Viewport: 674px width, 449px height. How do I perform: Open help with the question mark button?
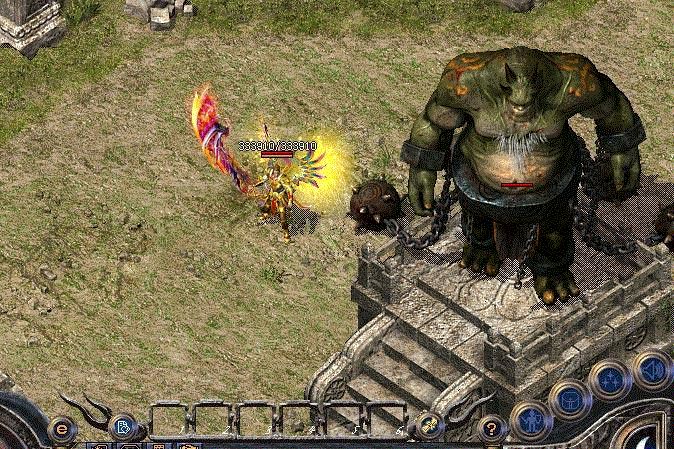[490, 429]
